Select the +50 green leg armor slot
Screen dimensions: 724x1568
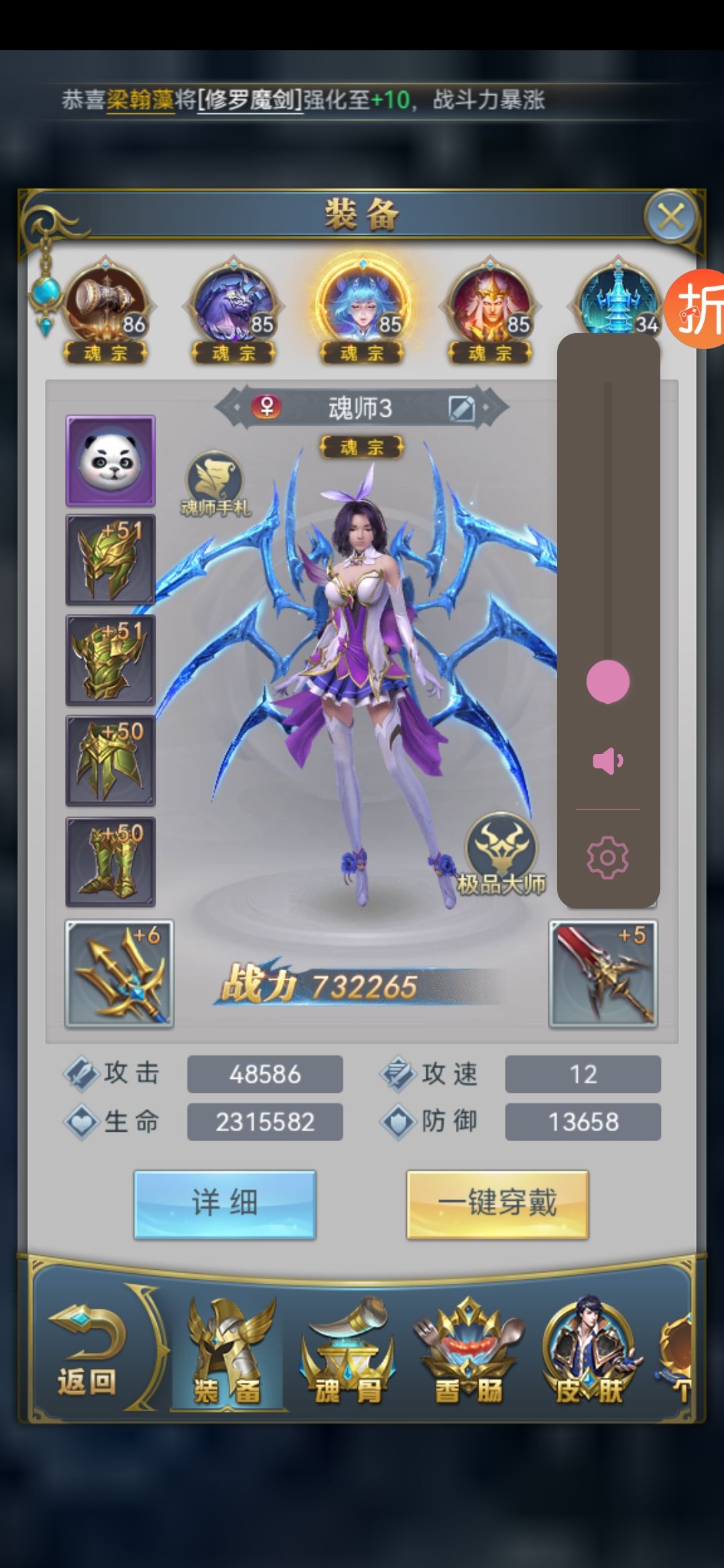[111, 761]
